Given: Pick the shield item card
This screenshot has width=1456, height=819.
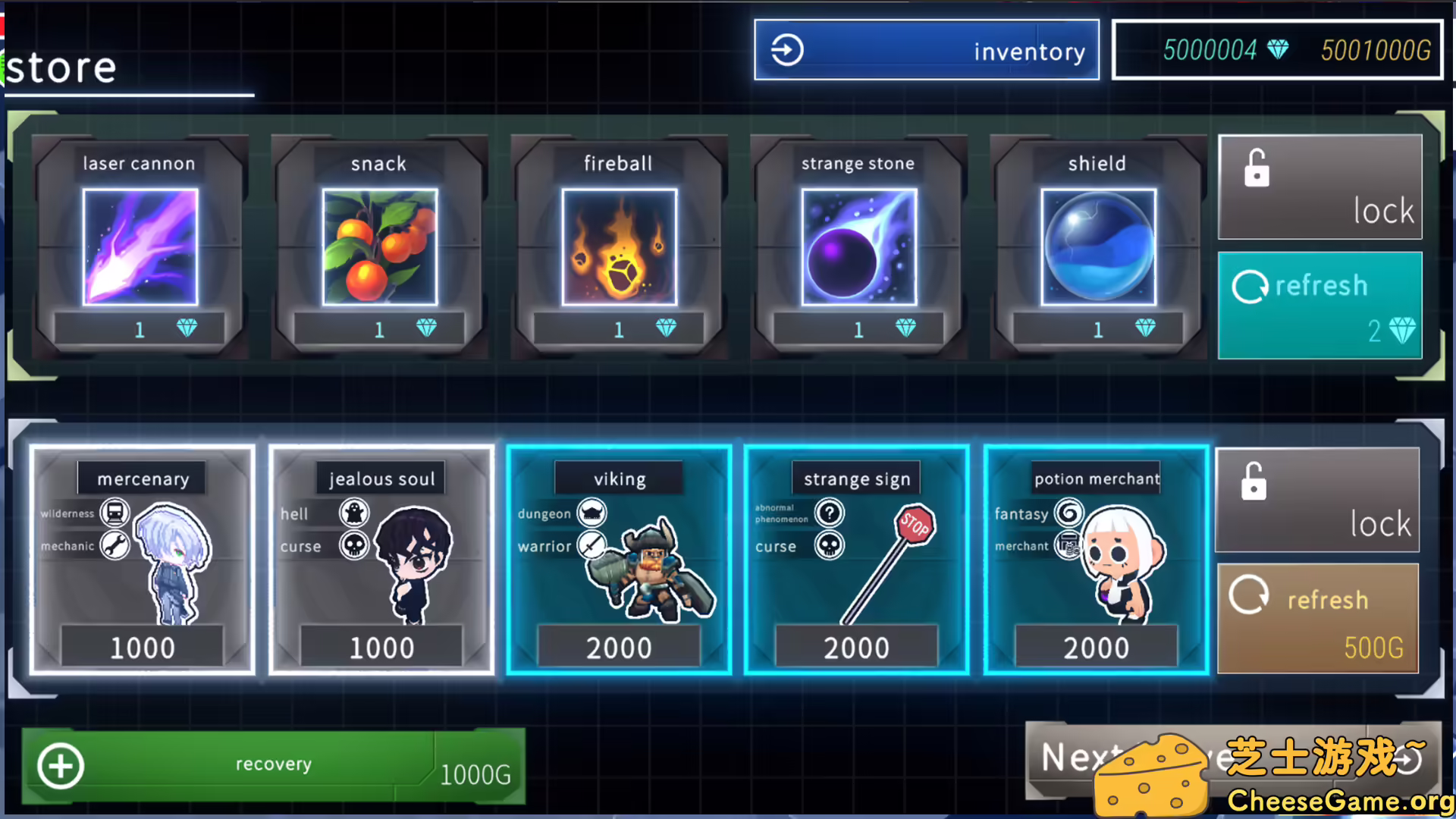Looking at the screenshot, I should 1098,246.
